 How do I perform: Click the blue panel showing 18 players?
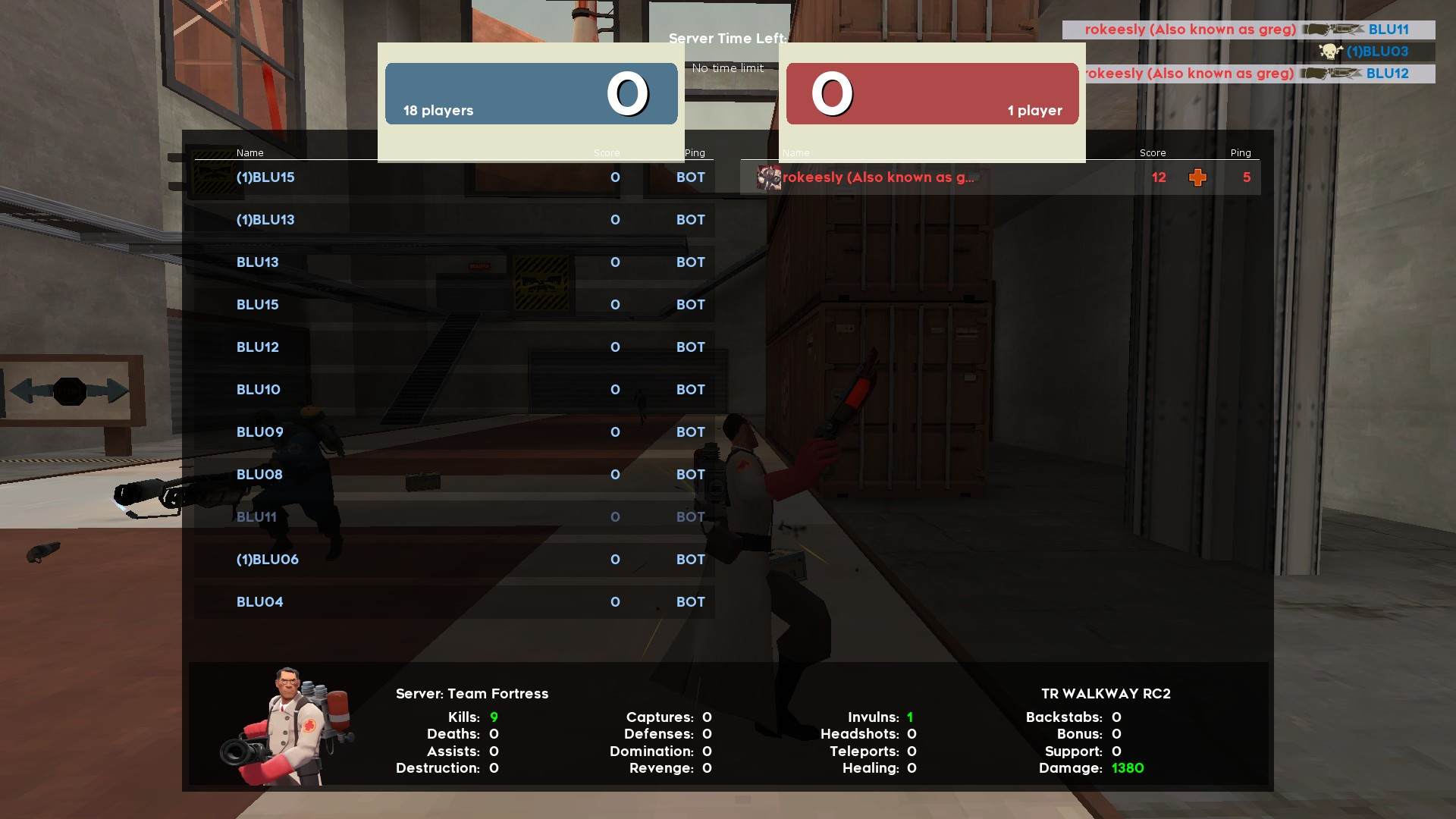[x=531, y=94]
